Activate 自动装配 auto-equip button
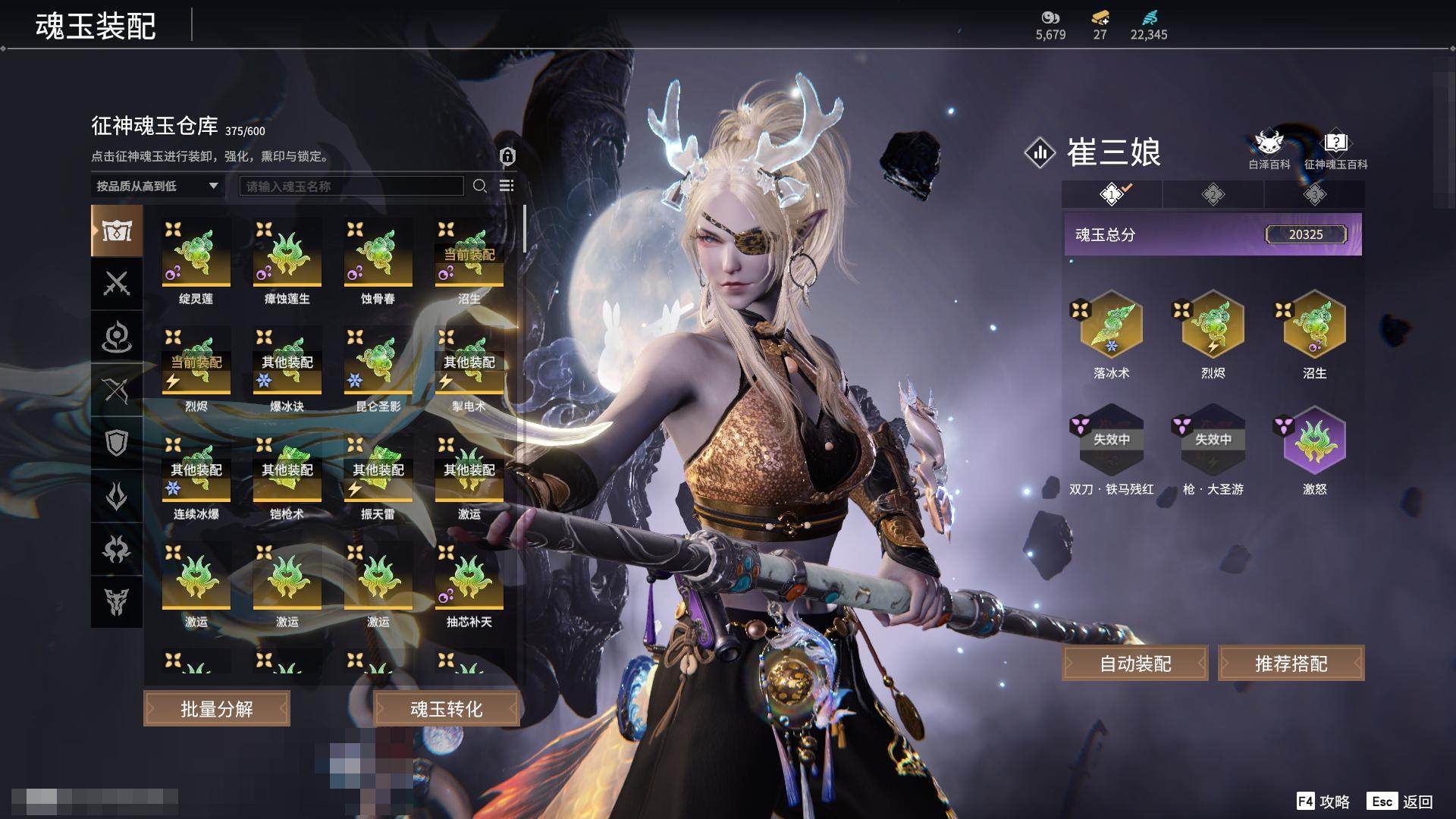 coord(1135,664)
